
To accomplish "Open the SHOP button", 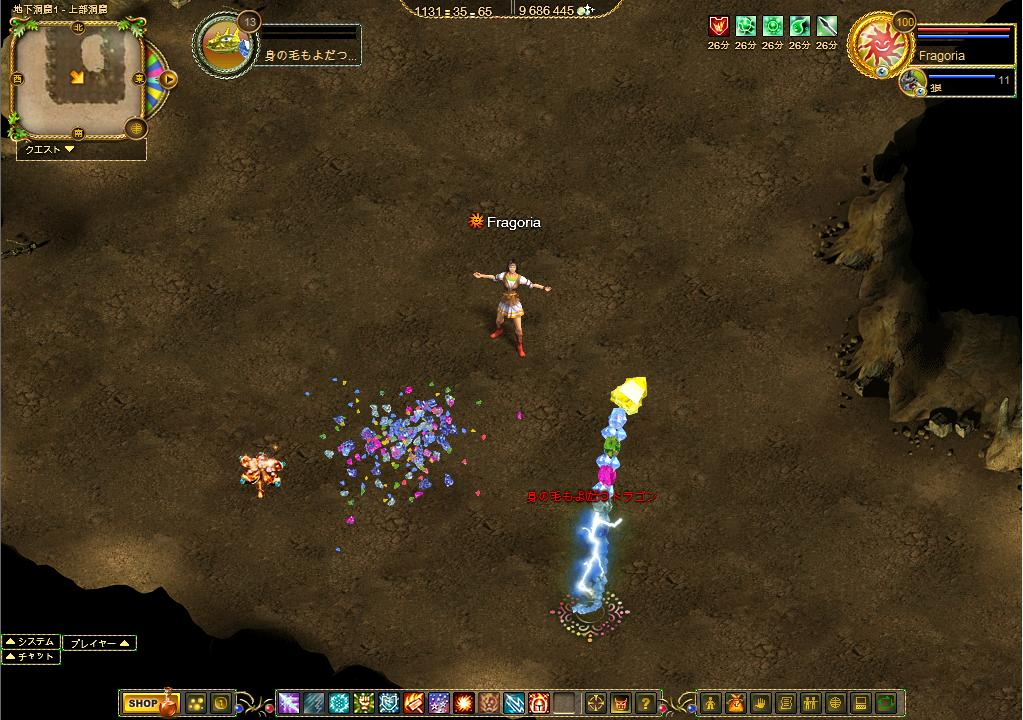I will [x=142, y=704].
